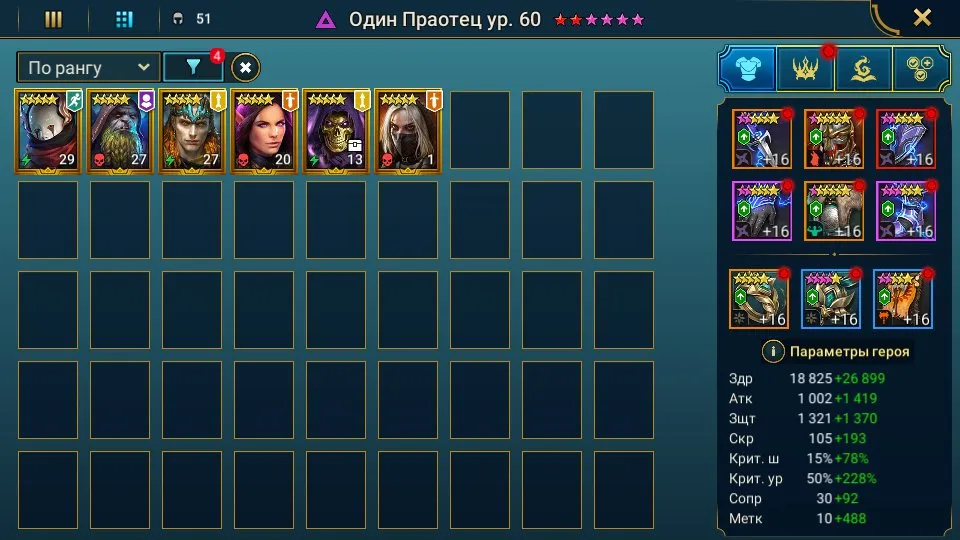The height and width of the screenshot is (540, 960).
Task: Select the dark-haired woman champion, level 20
Action: click(265, 131)
